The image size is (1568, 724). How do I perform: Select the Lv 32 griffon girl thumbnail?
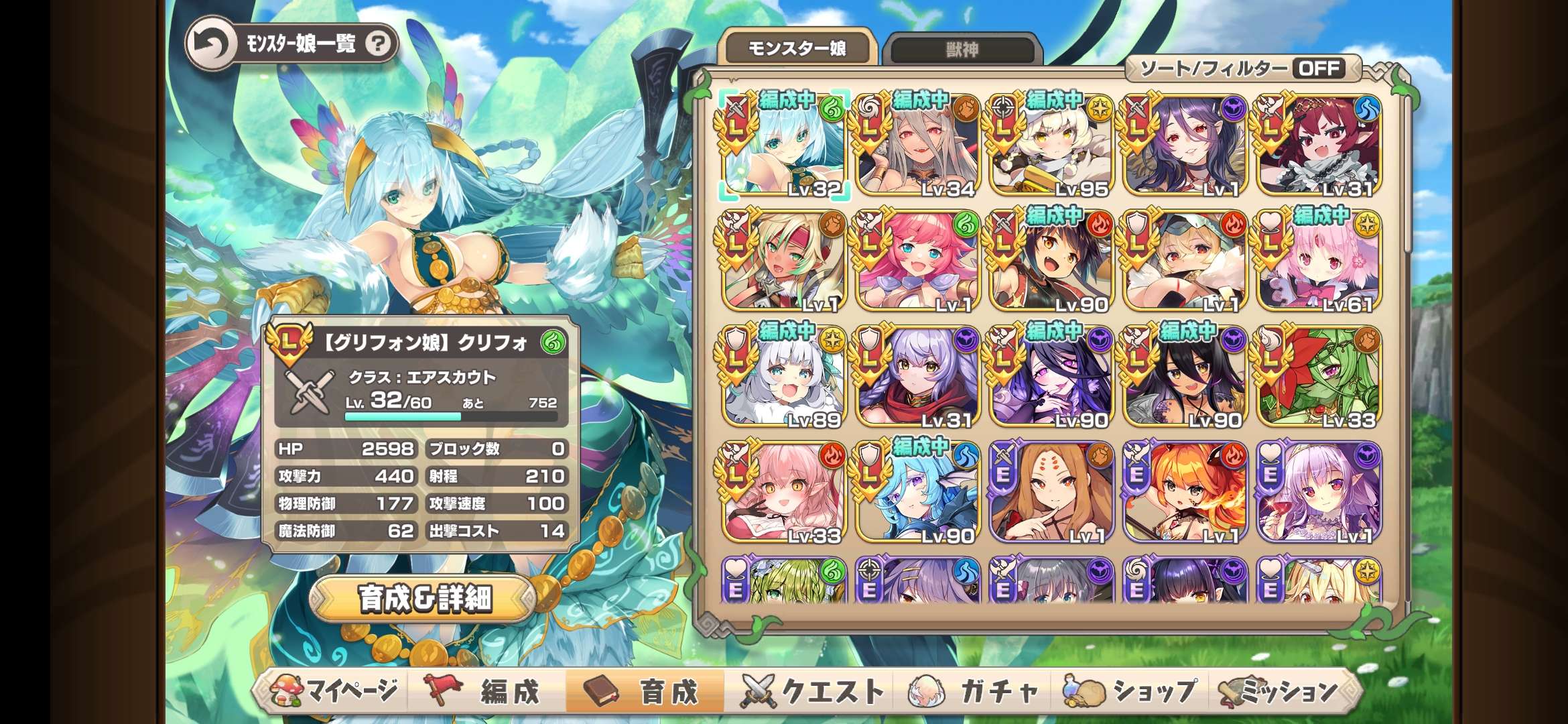(784, 146)
